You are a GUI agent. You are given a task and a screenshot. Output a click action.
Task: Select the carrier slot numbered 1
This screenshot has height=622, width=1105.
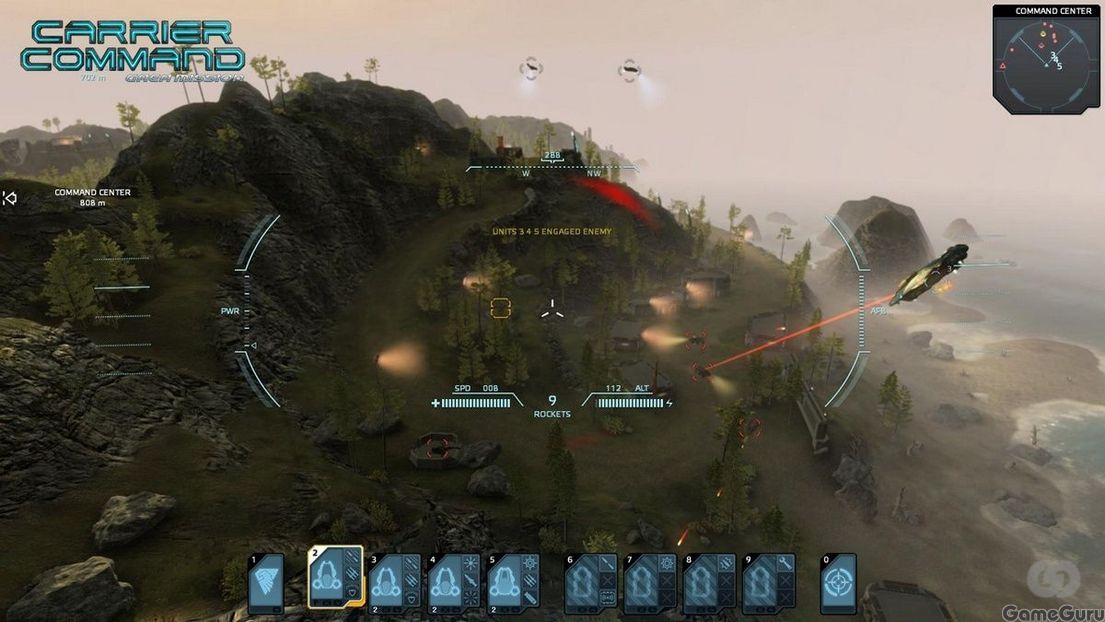266,583
